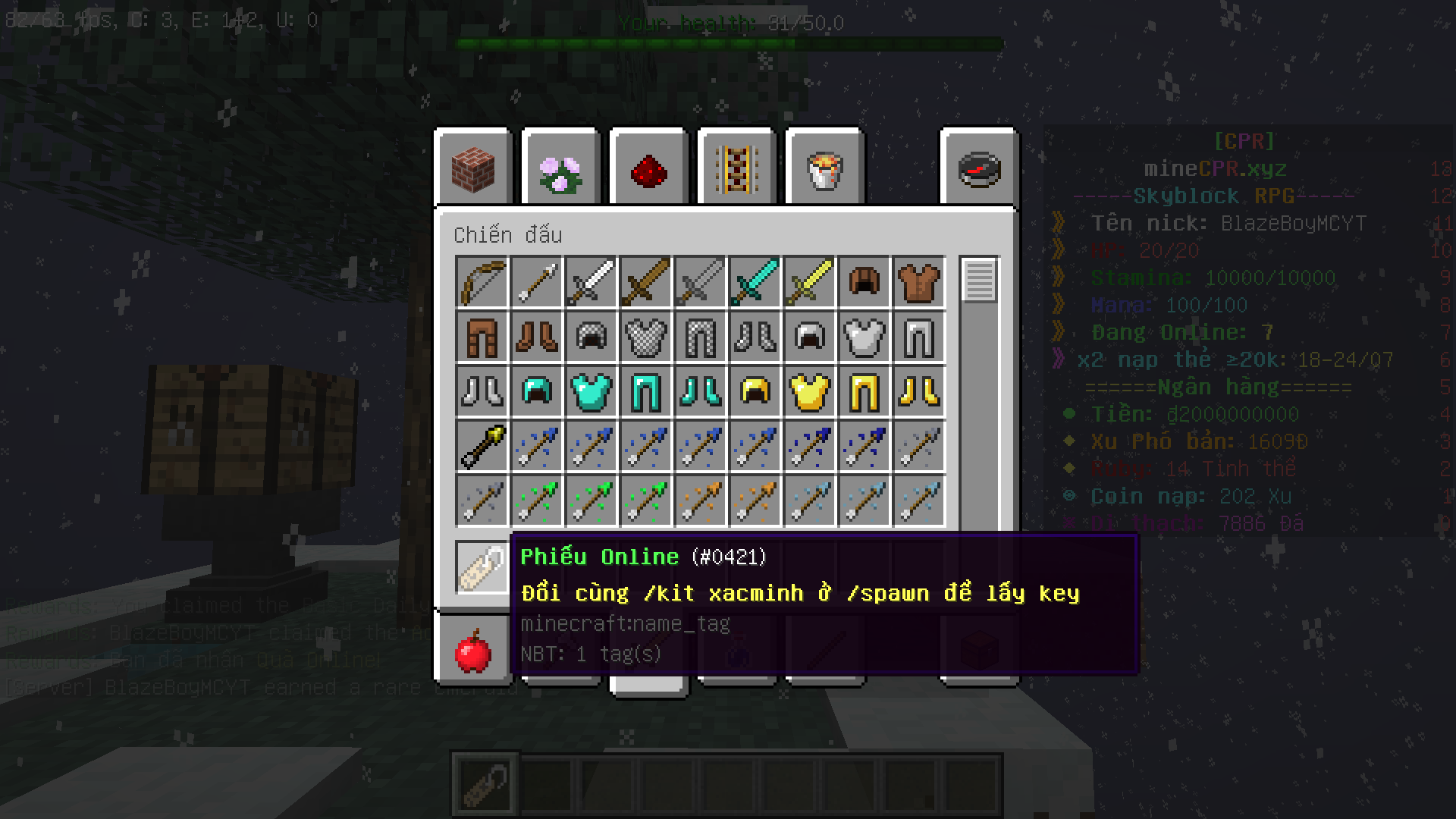Select the golden boots slot
The height and width of the screenshot is (819, 1456).
(919, 391)
